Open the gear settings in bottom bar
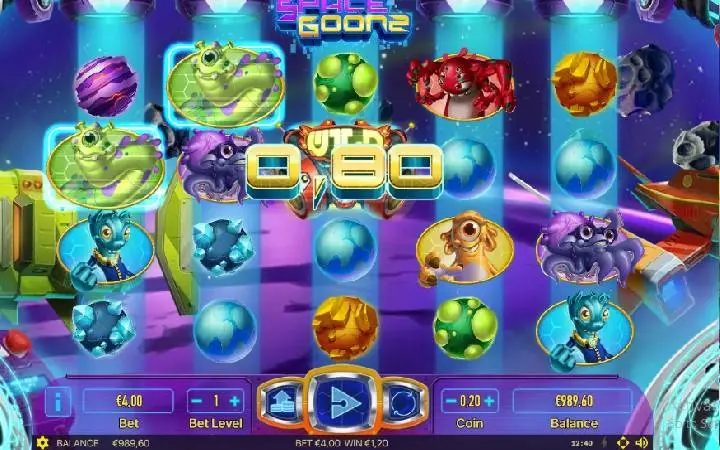This screenshot has height=450, width=720. click(x=42, y=442)
